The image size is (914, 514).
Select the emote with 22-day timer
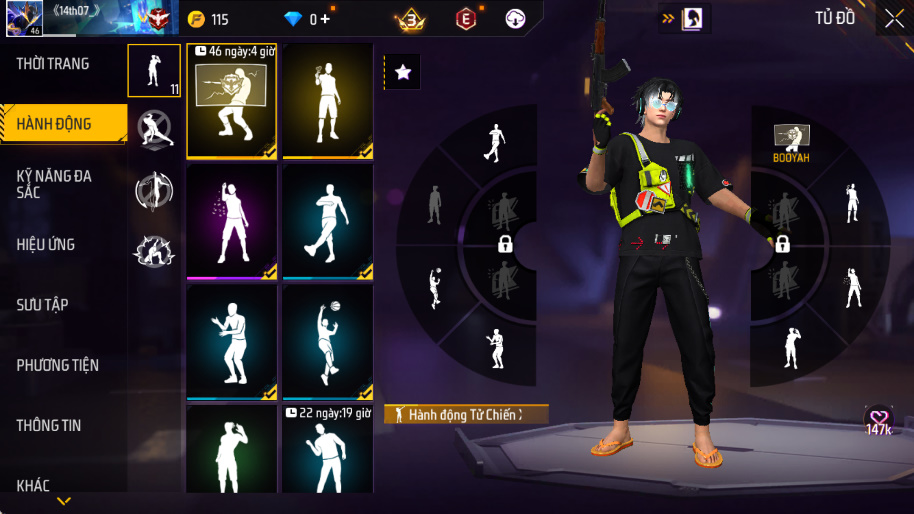(x=327, y=449)
